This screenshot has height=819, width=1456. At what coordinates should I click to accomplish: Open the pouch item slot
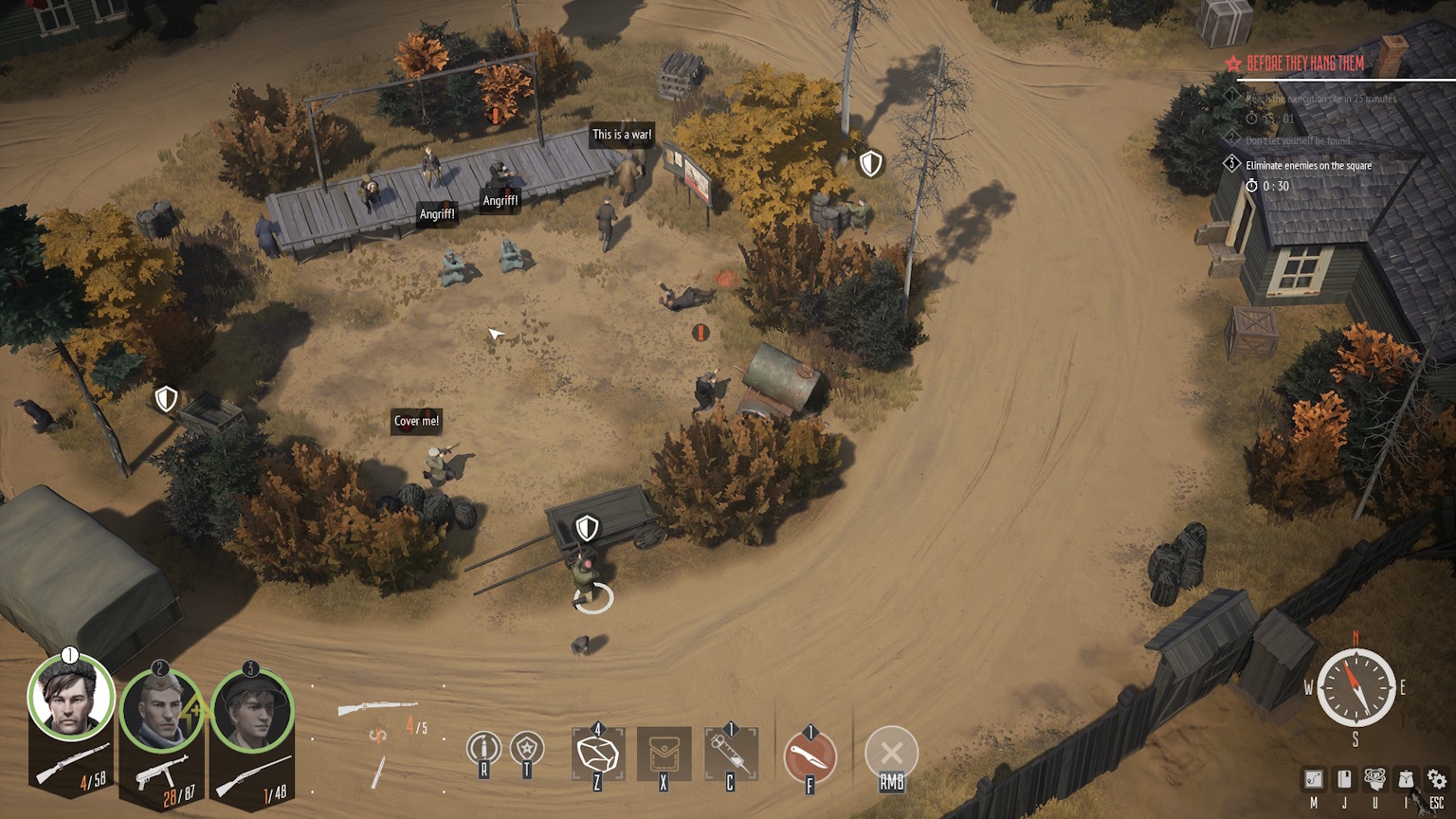[664, 755]
